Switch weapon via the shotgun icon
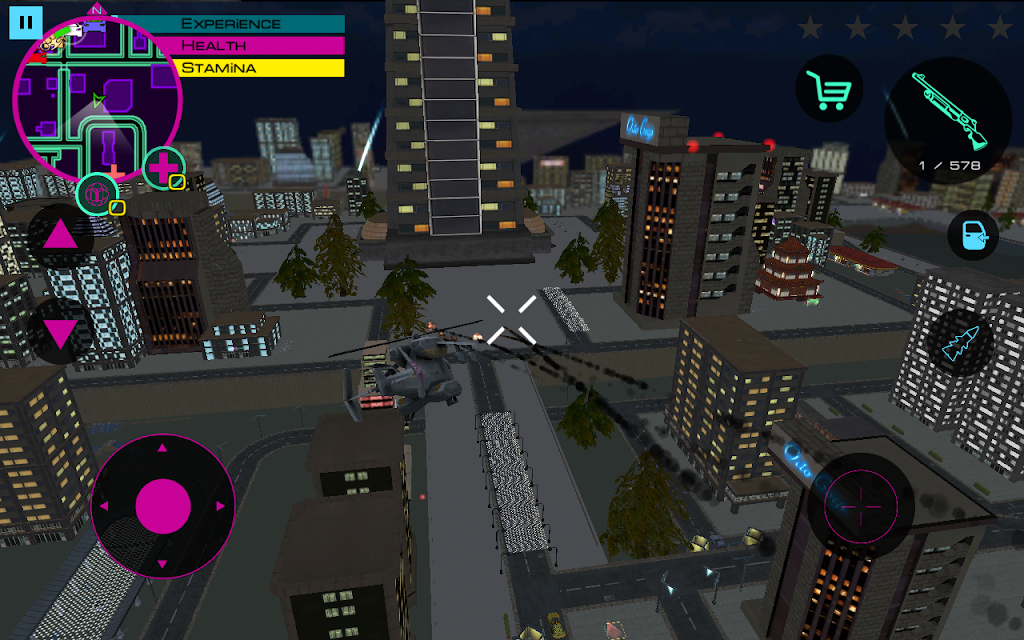 947,115
